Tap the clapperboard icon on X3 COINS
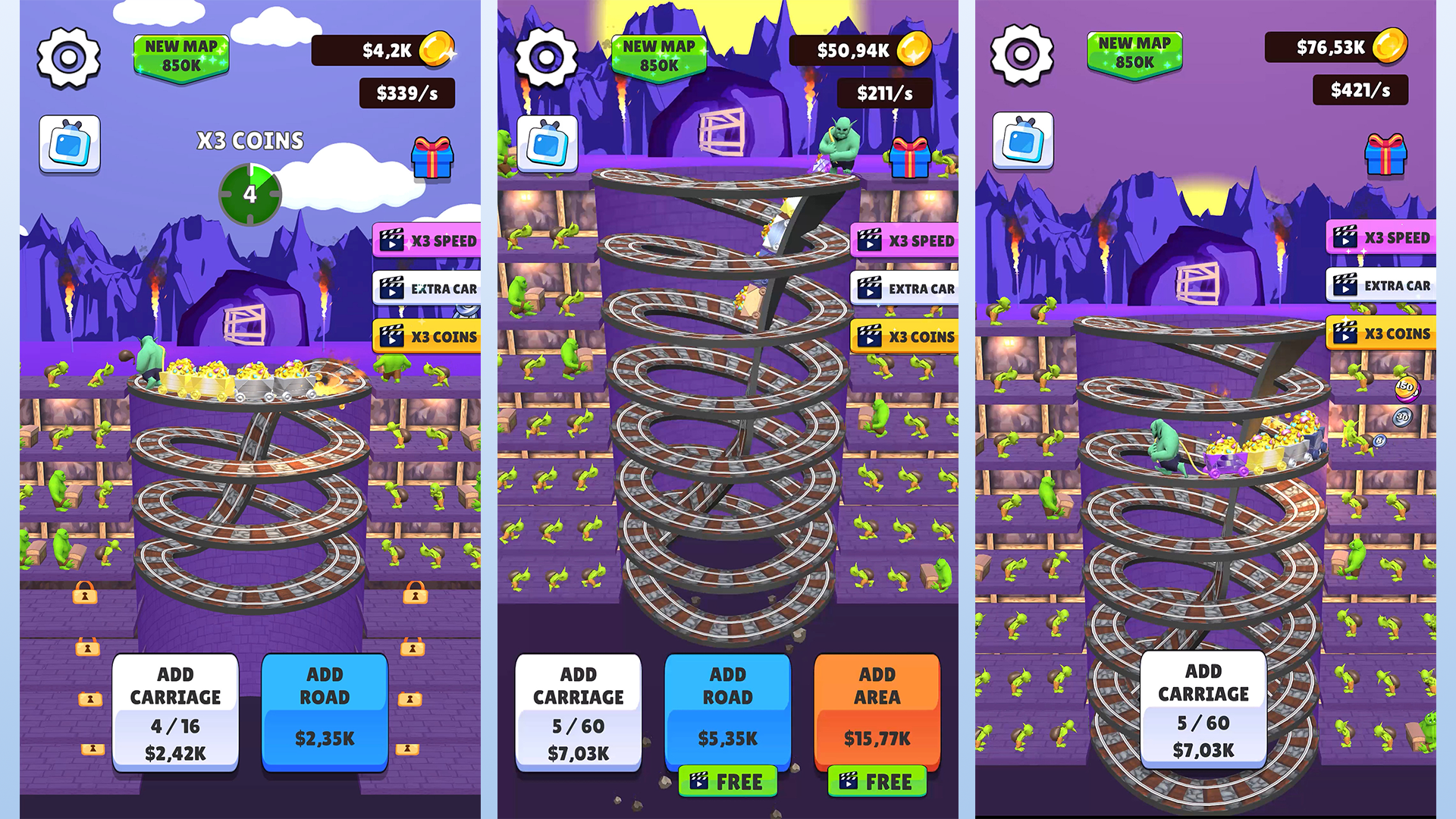The image size is (1456, 819). click(391, 336)
